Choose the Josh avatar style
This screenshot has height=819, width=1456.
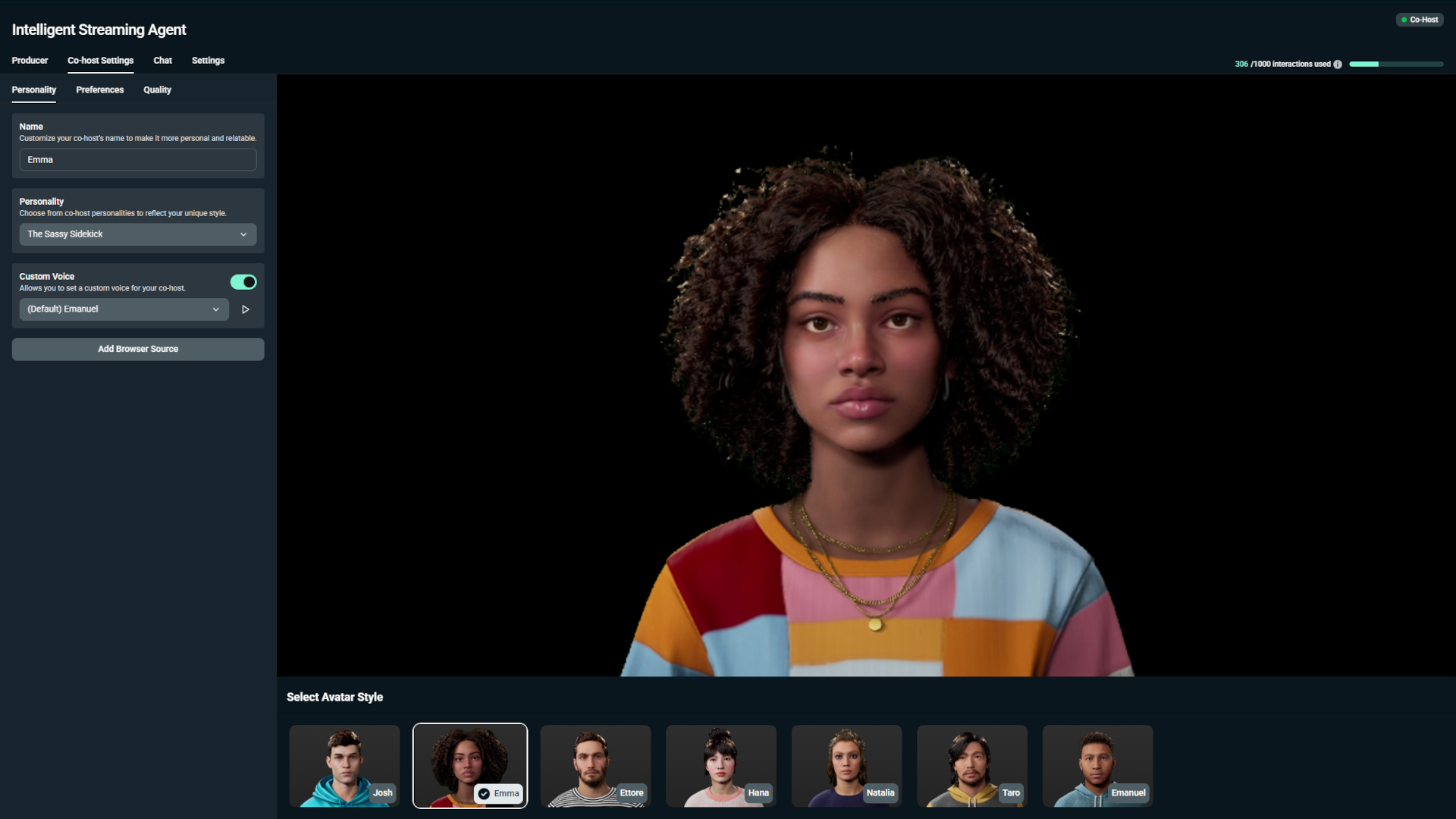point(344,766)
